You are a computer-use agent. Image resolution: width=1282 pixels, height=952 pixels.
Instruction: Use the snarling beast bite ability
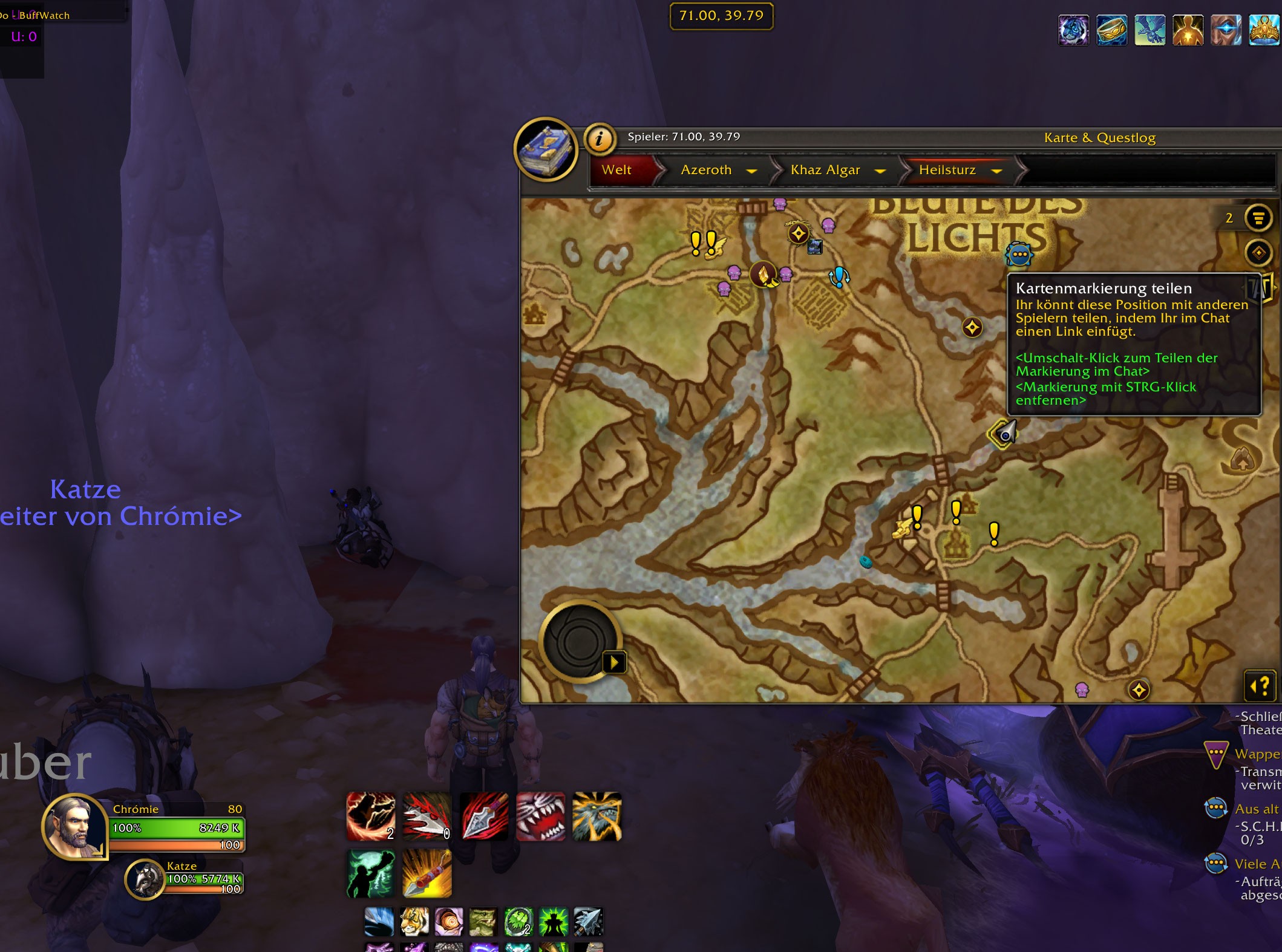tap(540, 817)
